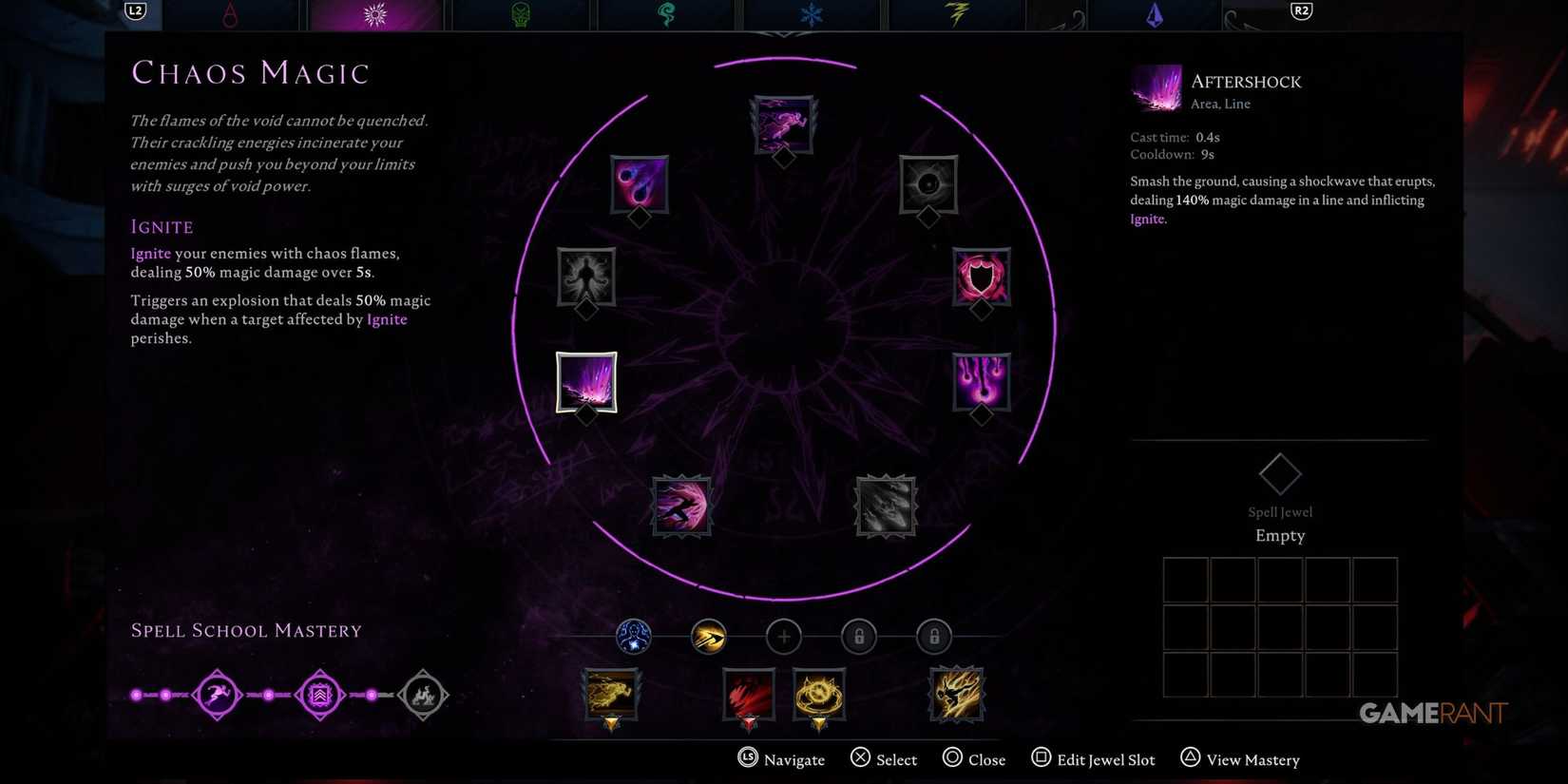Open the shield stack mastery node

pyautogui.click(x=320, y=695)
